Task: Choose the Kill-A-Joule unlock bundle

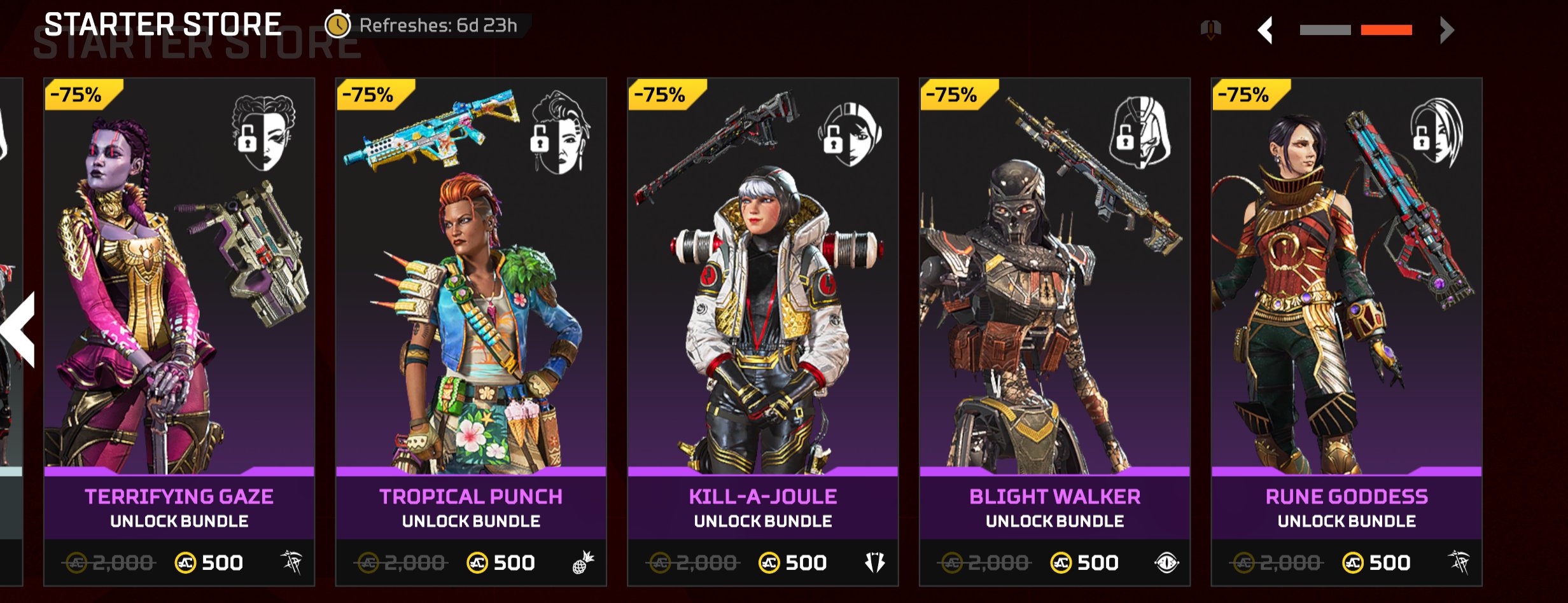Action: pyautogui.click(x=762, y=331)
